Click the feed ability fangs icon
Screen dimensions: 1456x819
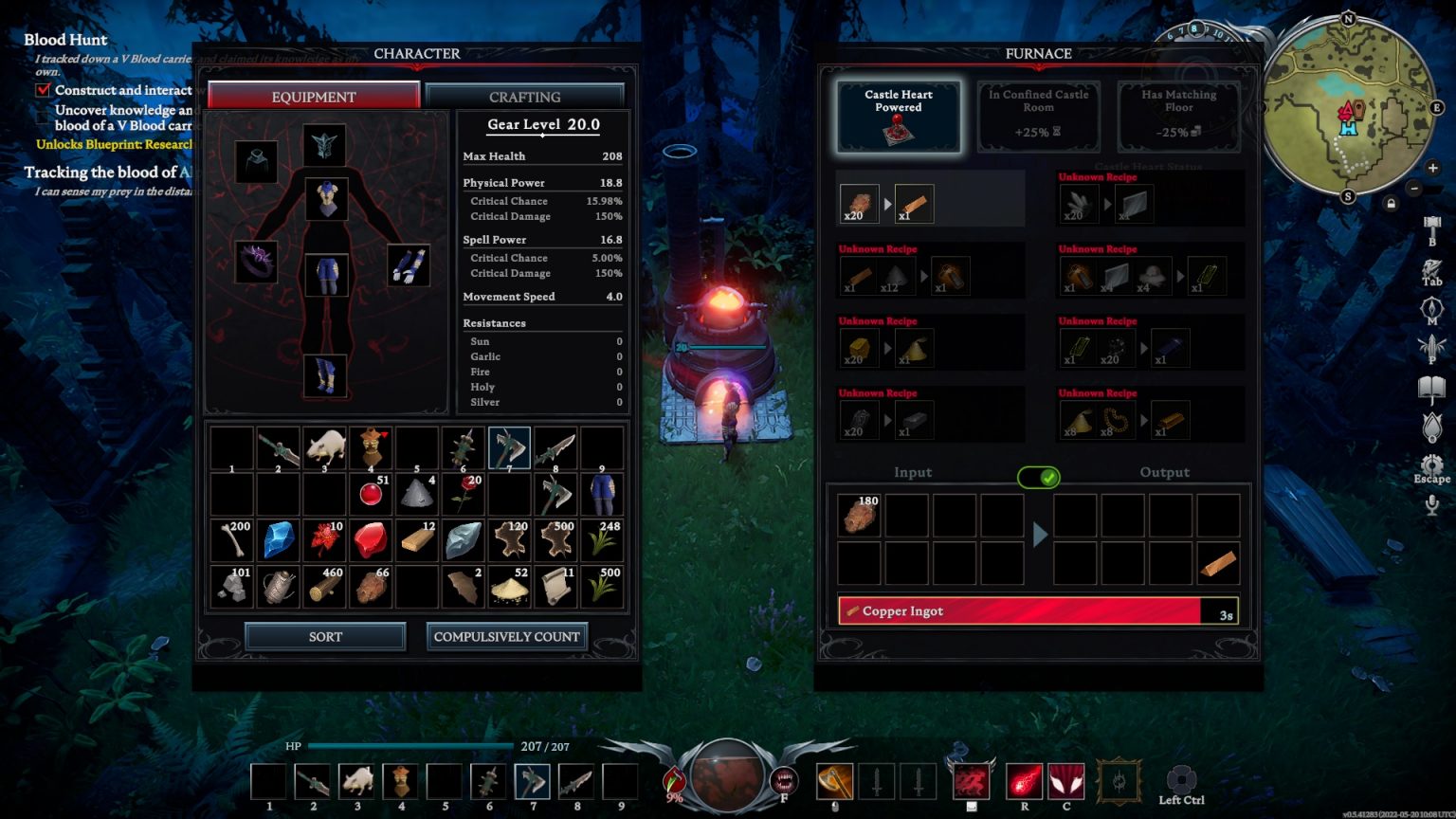click(784, 780)
